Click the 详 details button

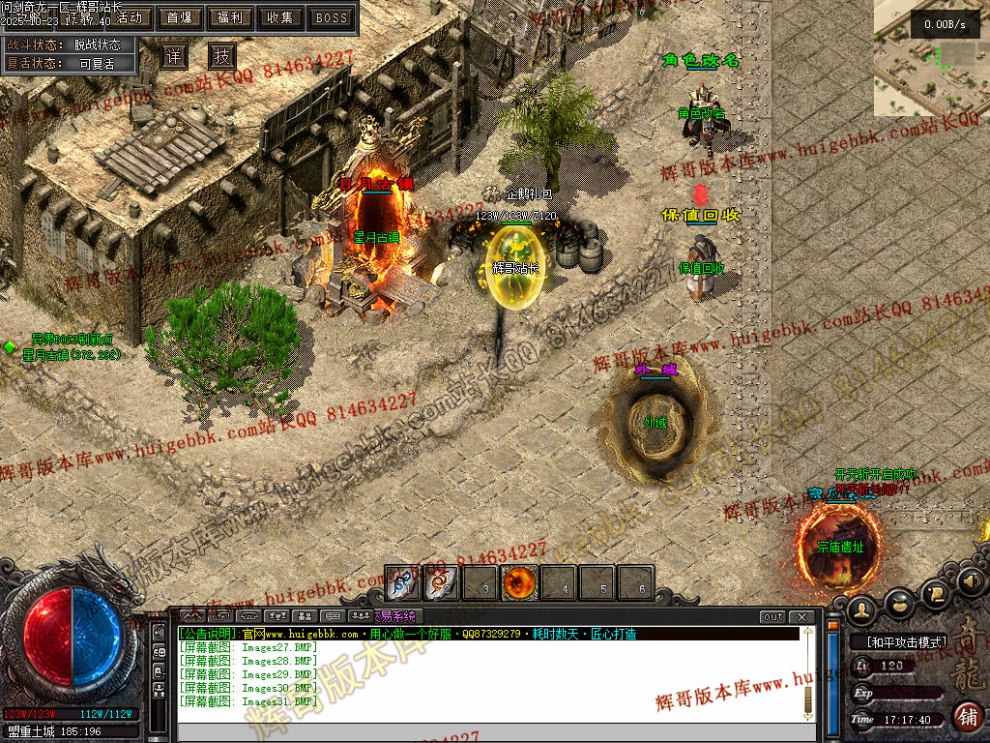[174, 57]
